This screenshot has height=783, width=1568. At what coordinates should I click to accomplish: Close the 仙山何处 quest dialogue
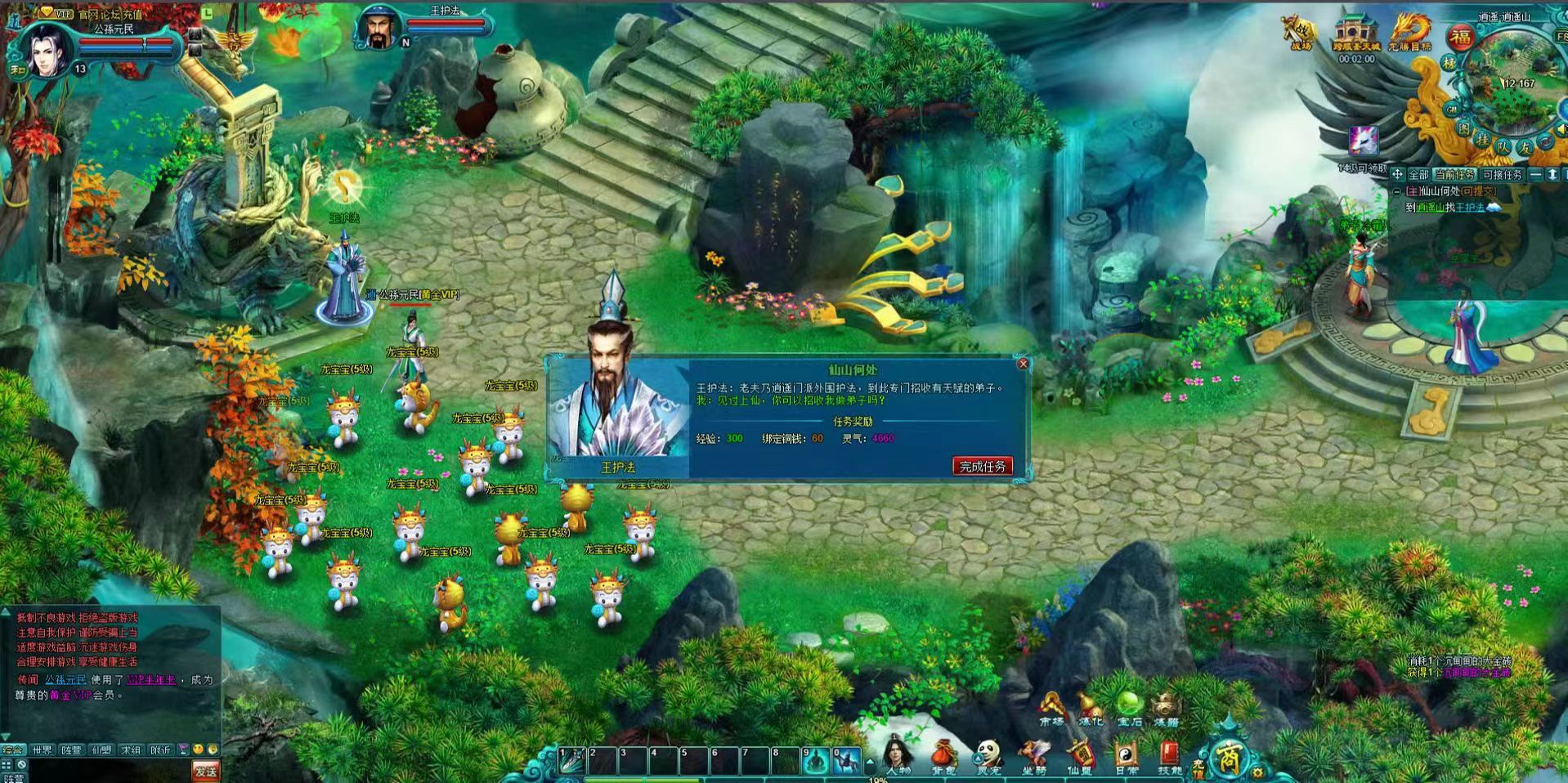(1023, 364)
